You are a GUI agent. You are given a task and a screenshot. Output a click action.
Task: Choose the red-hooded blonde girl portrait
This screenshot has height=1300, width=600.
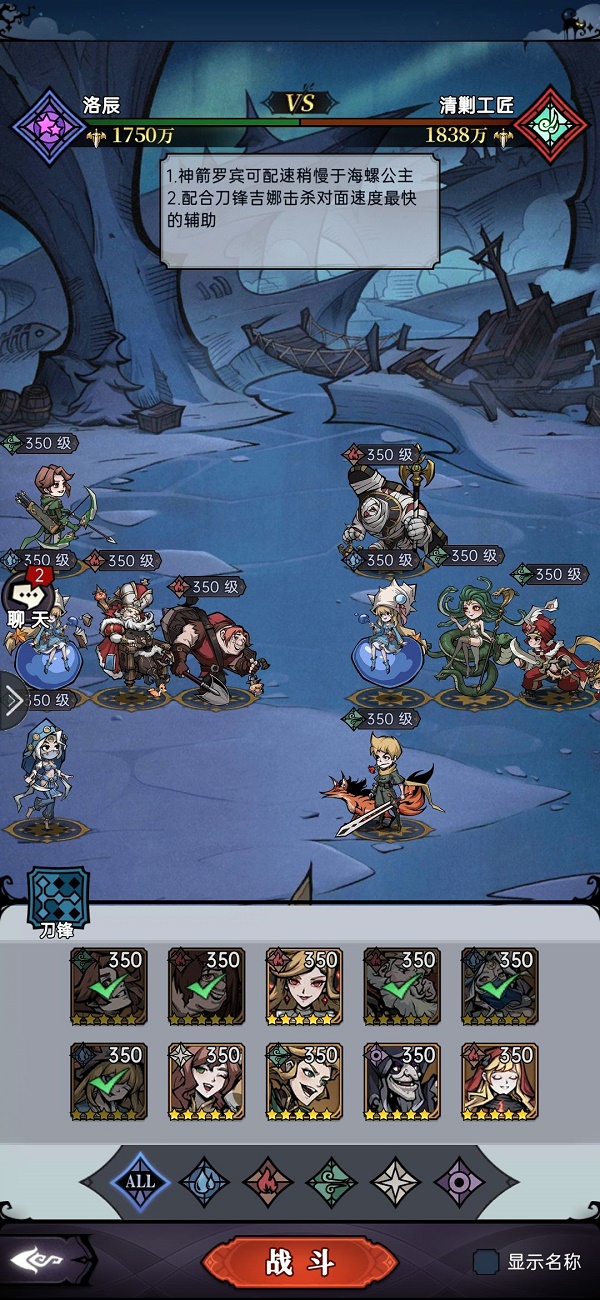pyautogui.click(x=499, y=1082)
